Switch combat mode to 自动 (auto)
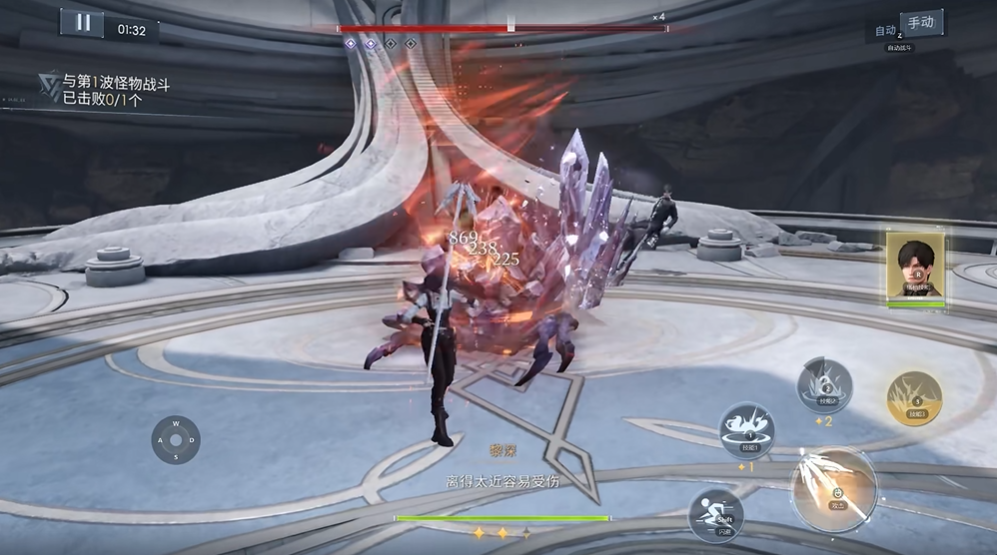 pos(885,31)
